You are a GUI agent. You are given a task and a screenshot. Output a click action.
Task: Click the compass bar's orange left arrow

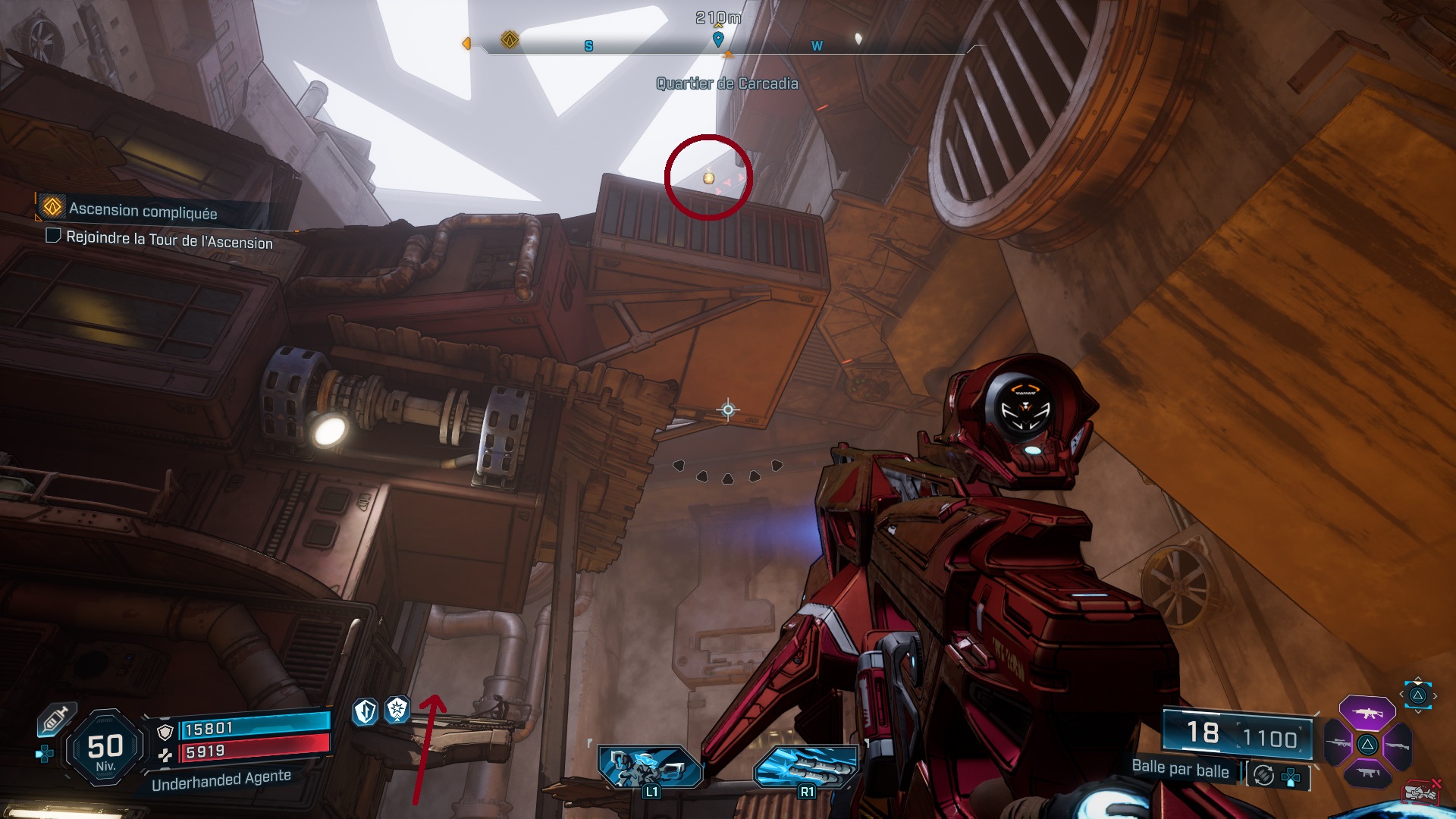pos(466,44)
